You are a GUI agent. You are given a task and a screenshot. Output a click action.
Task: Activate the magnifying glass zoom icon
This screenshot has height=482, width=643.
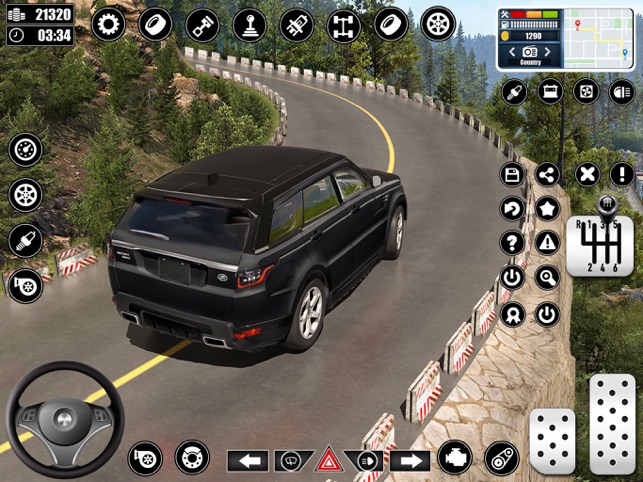(547, 278)
